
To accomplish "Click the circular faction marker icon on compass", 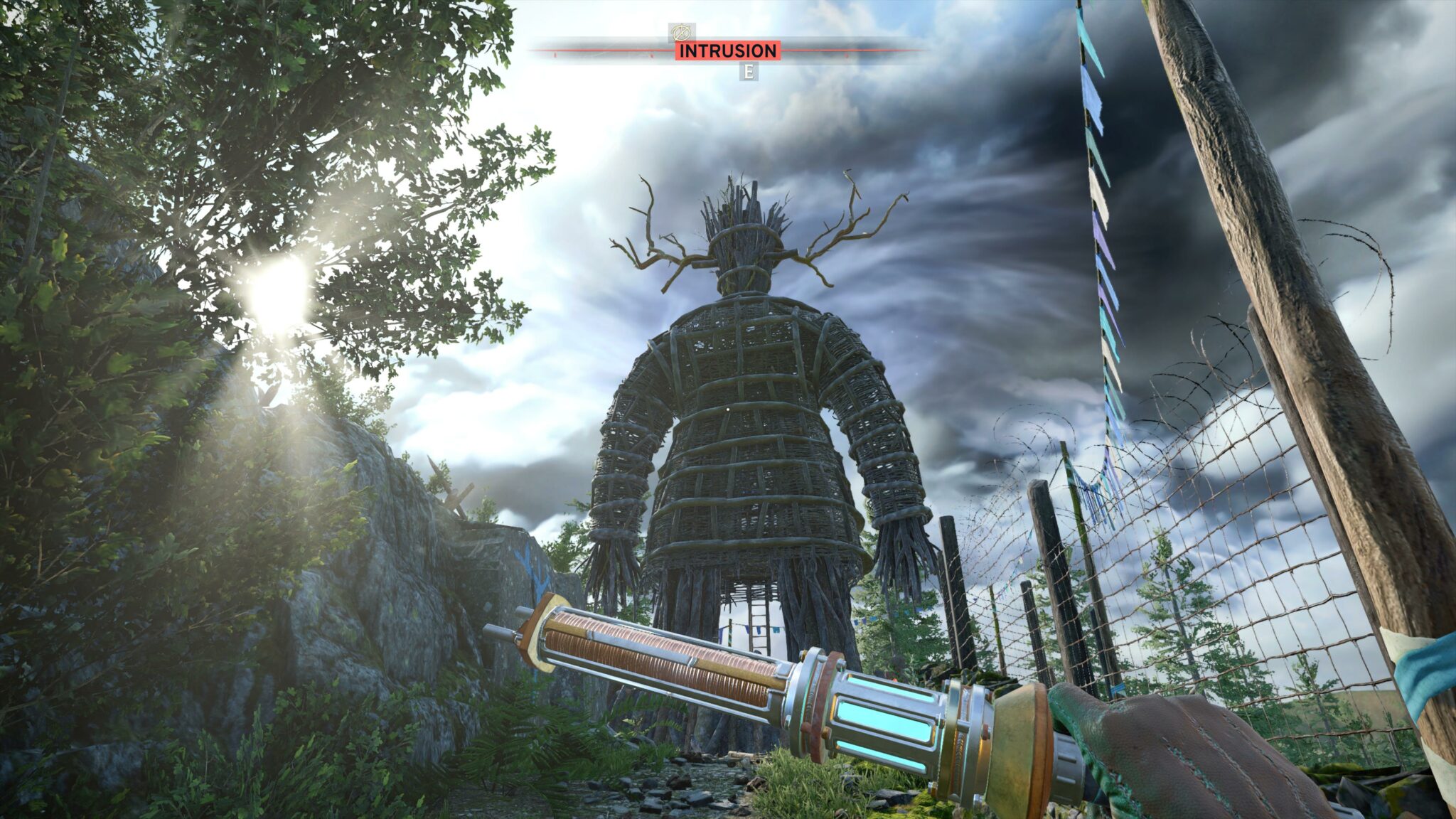I will tap(682, 32).
